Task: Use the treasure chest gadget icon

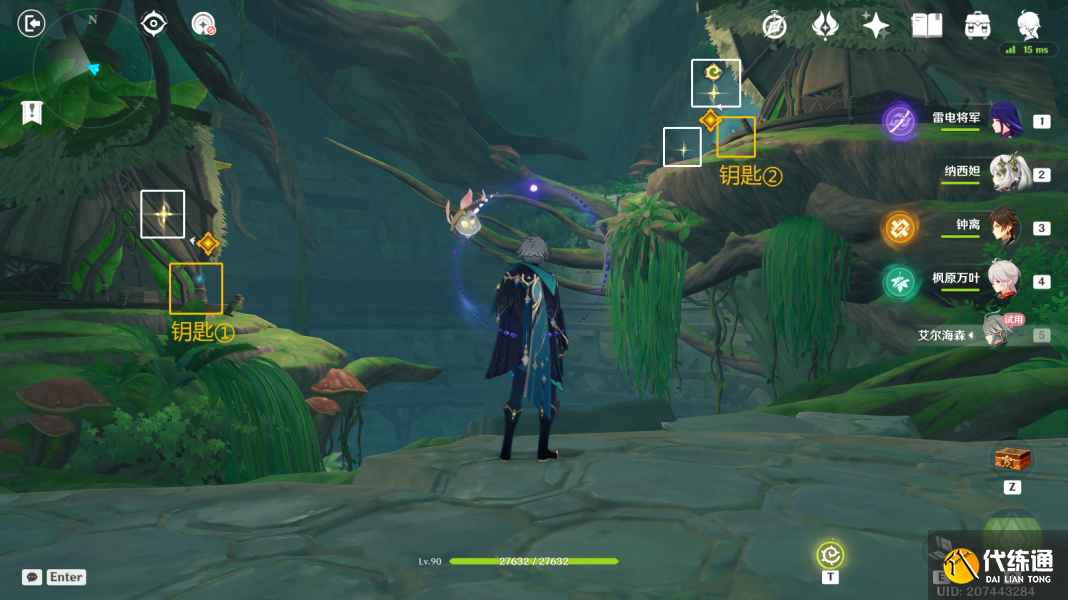Action: (1012, 460)
